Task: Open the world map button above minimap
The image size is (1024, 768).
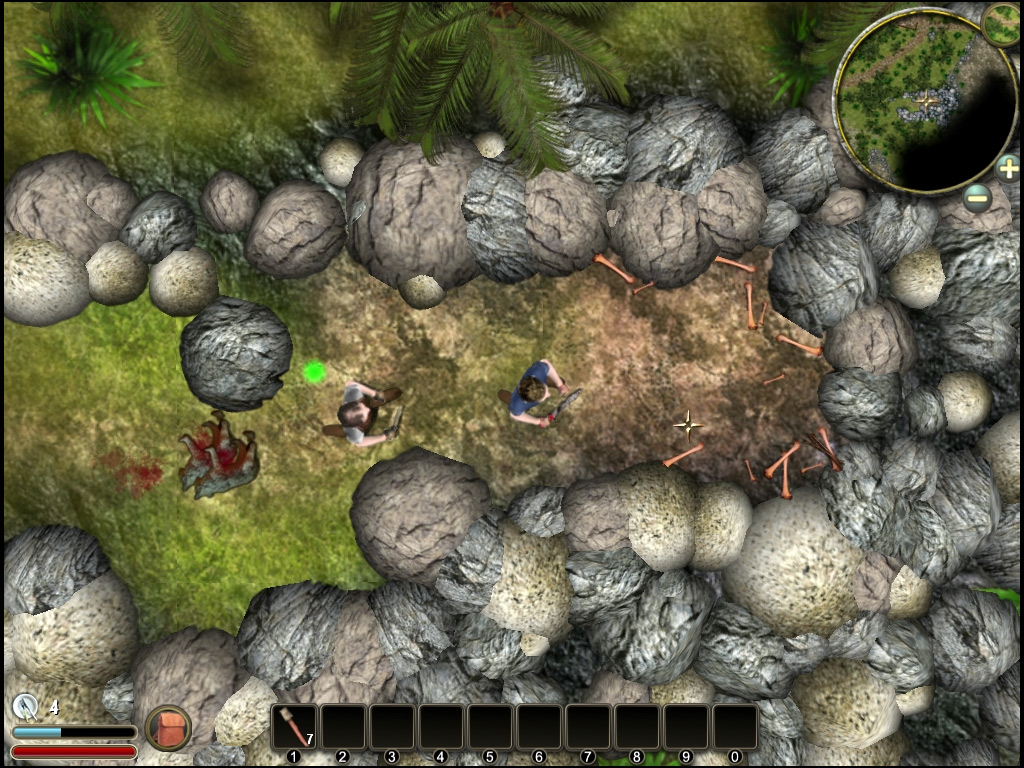Action: coord(1001,24)
